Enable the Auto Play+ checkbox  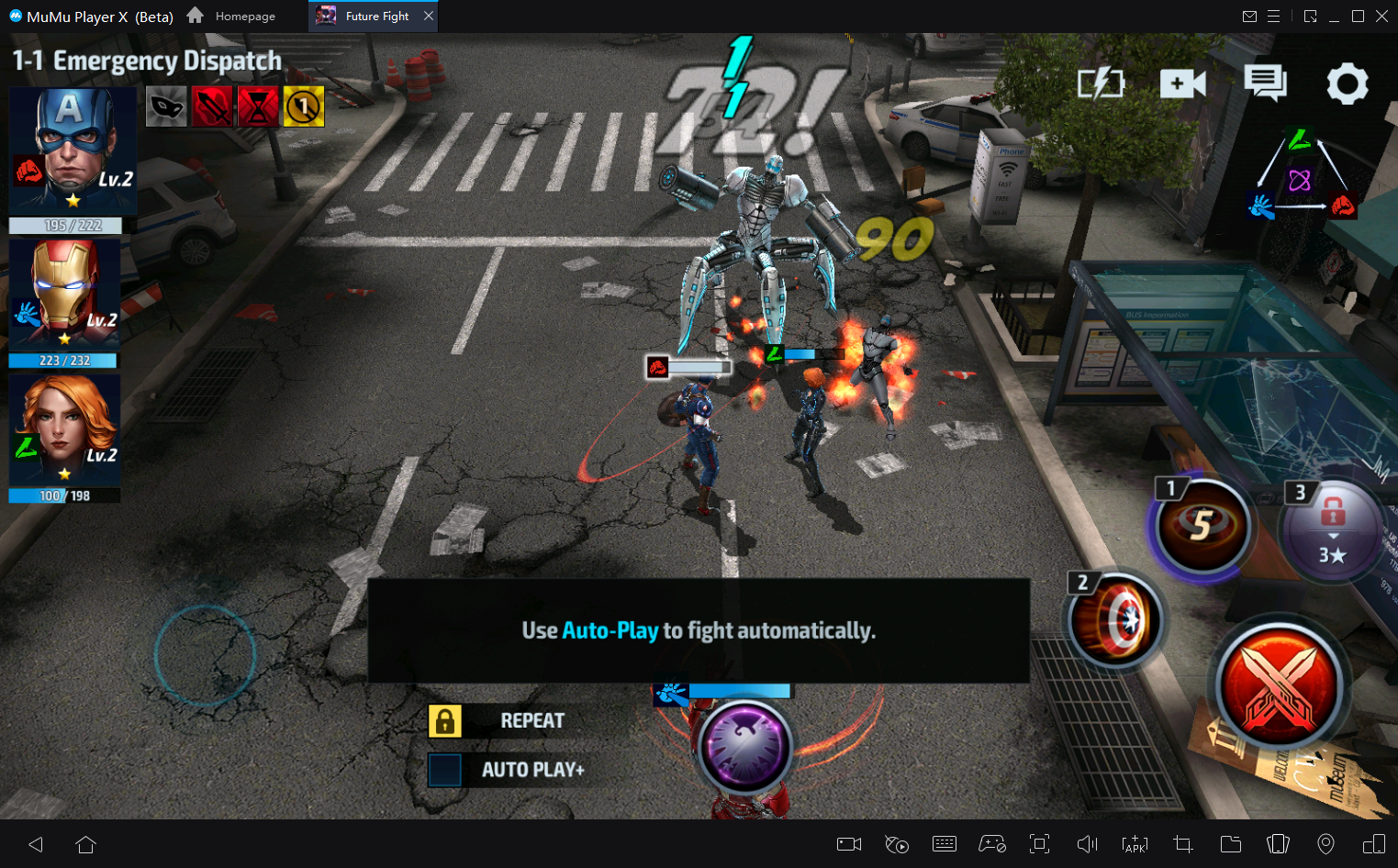pyautogui.click(x=445, y=770)
